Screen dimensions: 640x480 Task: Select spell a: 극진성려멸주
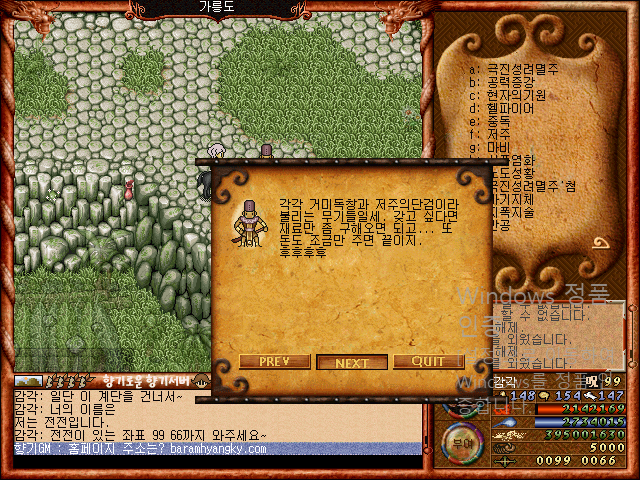[521, 69]
